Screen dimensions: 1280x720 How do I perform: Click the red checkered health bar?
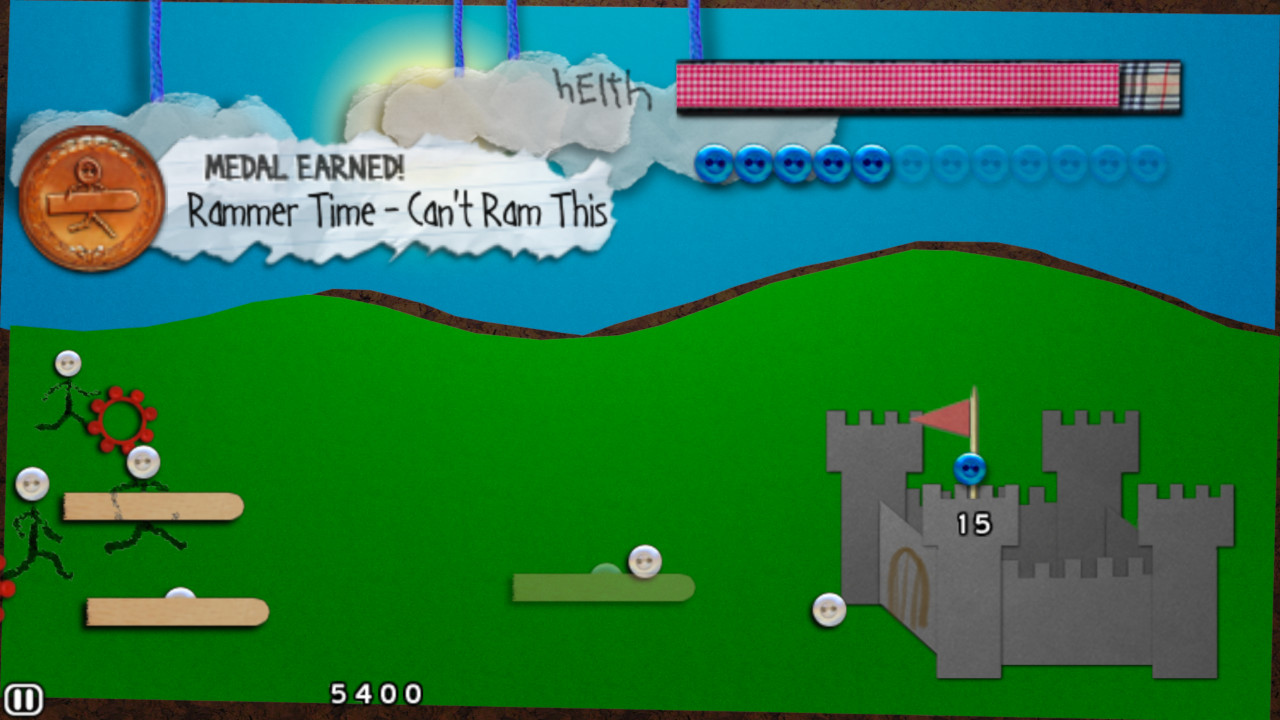coord(900,88)
